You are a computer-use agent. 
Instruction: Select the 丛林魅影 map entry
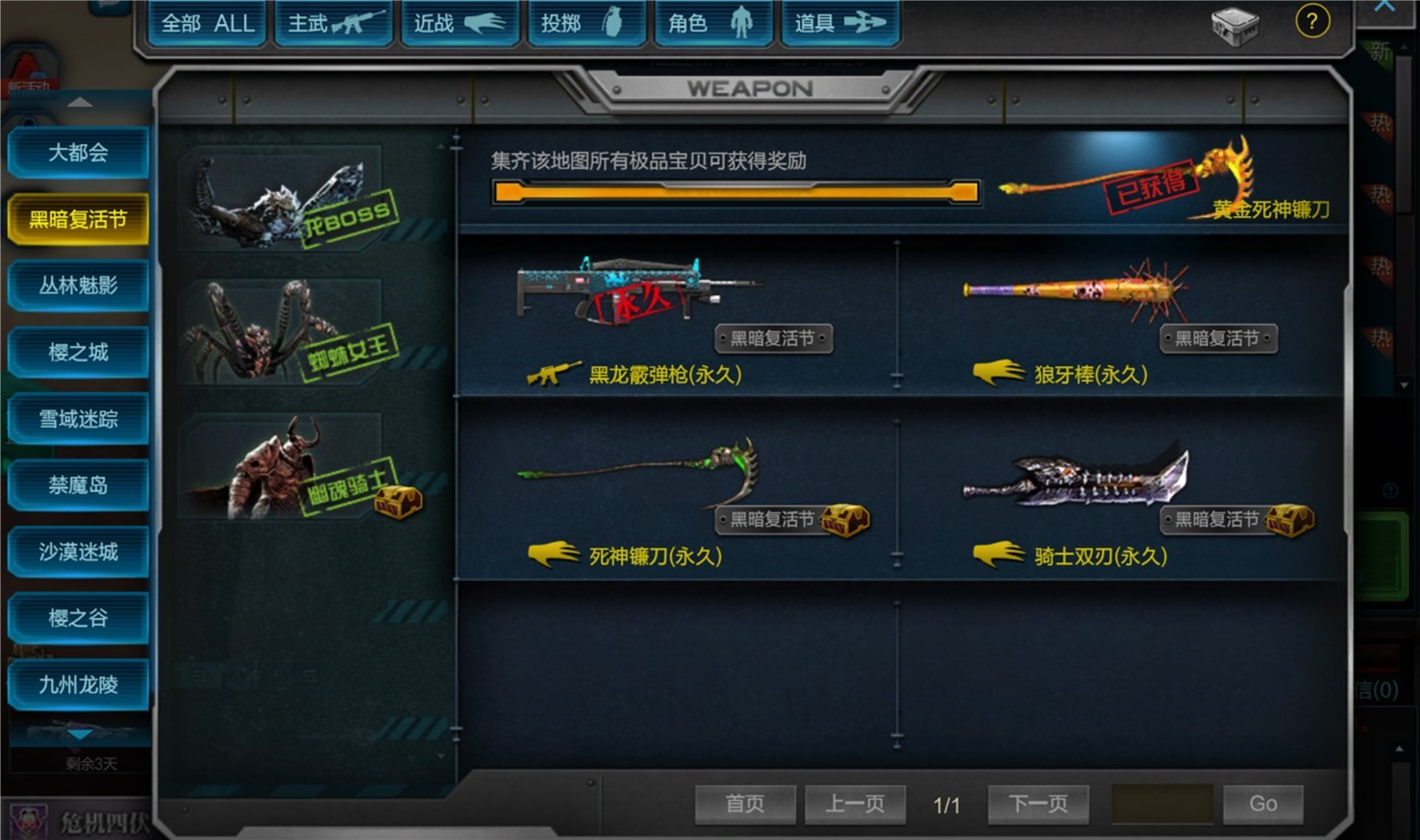[79, 285]
